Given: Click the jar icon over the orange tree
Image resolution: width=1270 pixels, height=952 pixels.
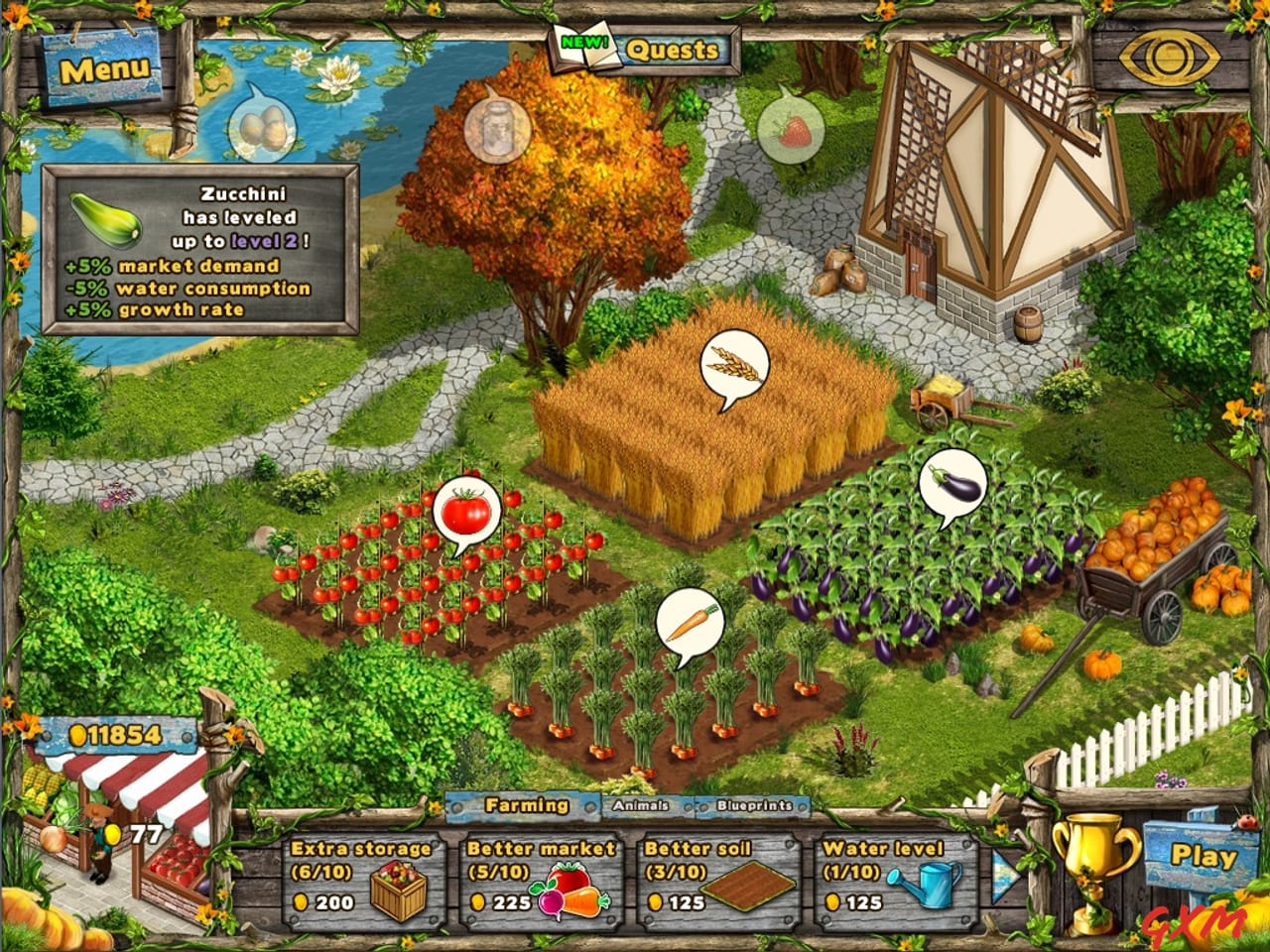Looking at the screenshot, I should (x=497, y=130).
